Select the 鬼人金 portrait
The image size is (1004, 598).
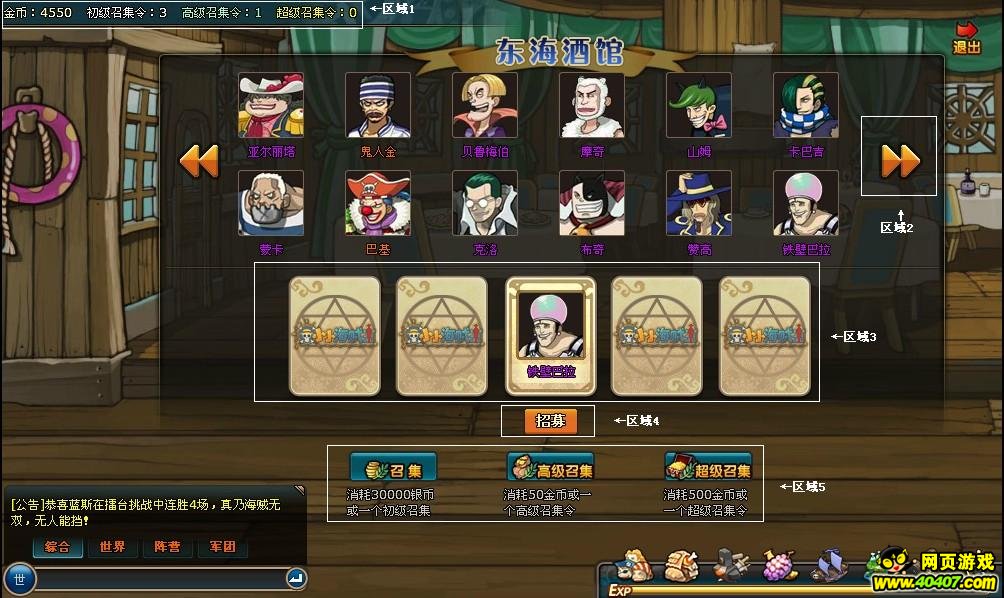click(x=378, y=106)
